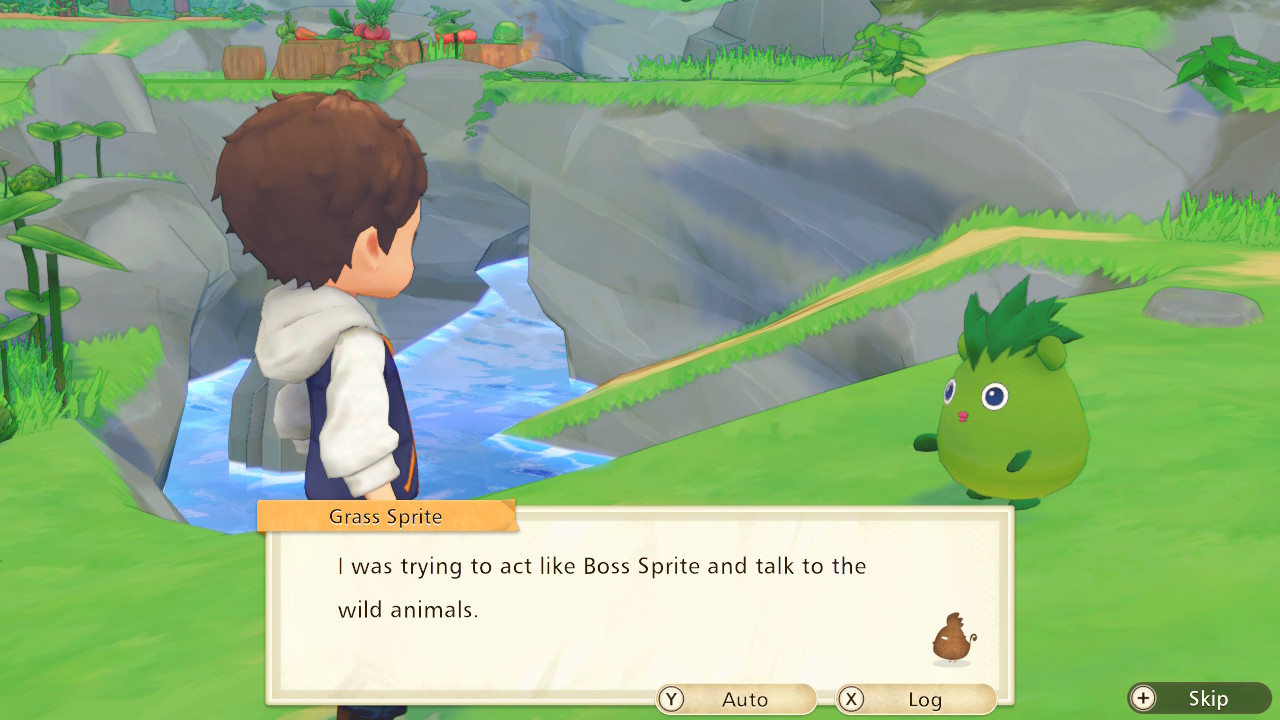Toggle Skip mode for the cutscene
This screenshot has width=1280, height=720.
coord(1210,699)
